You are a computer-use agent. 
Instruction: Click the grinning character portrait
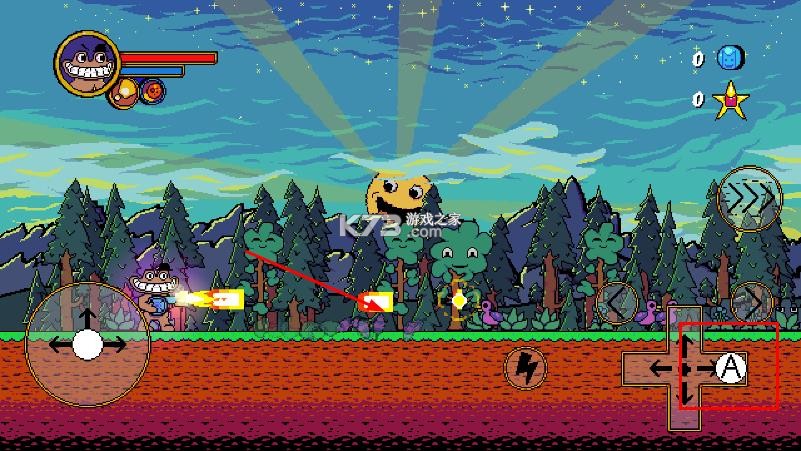(x=87, y=63)
